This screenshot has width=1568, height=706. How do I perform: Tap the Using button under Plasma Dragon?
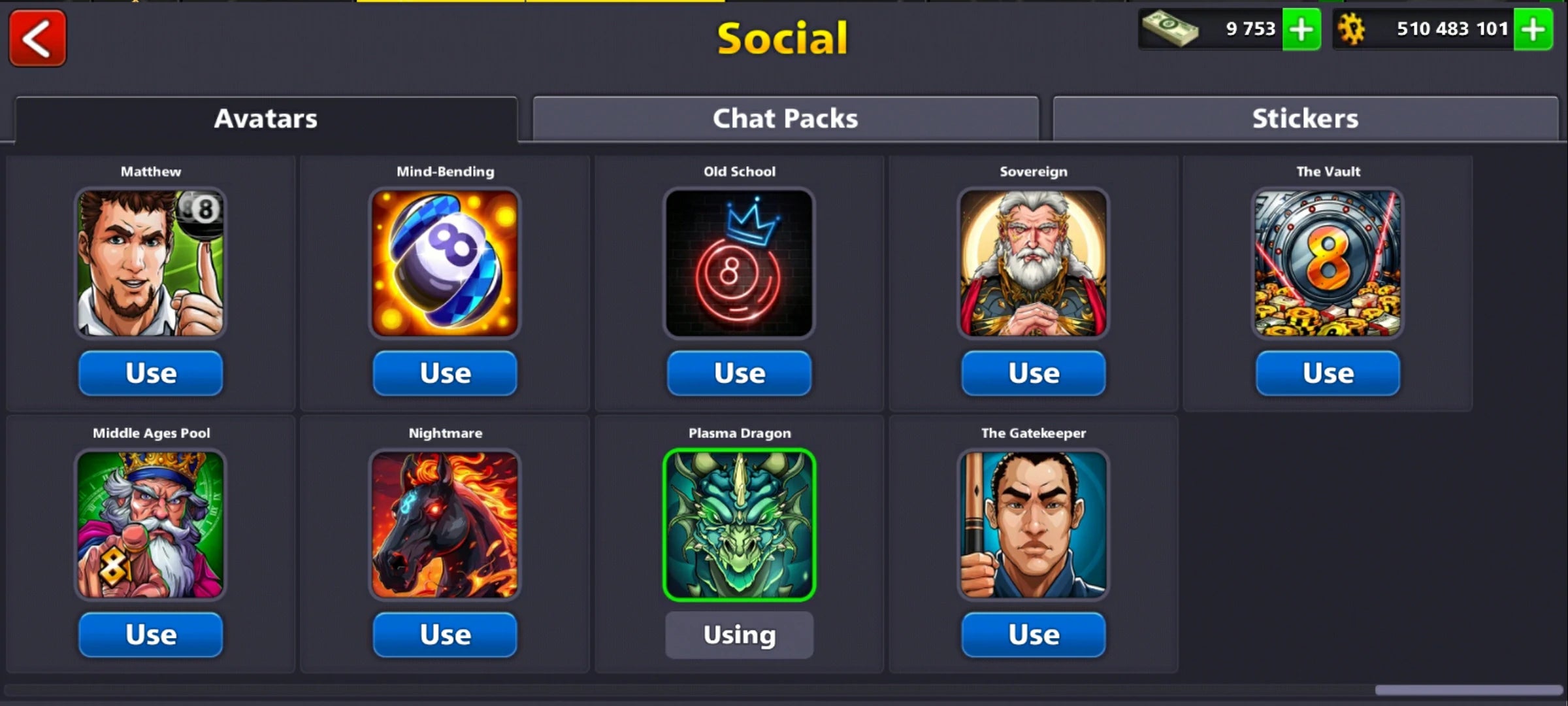pos(740,633)
